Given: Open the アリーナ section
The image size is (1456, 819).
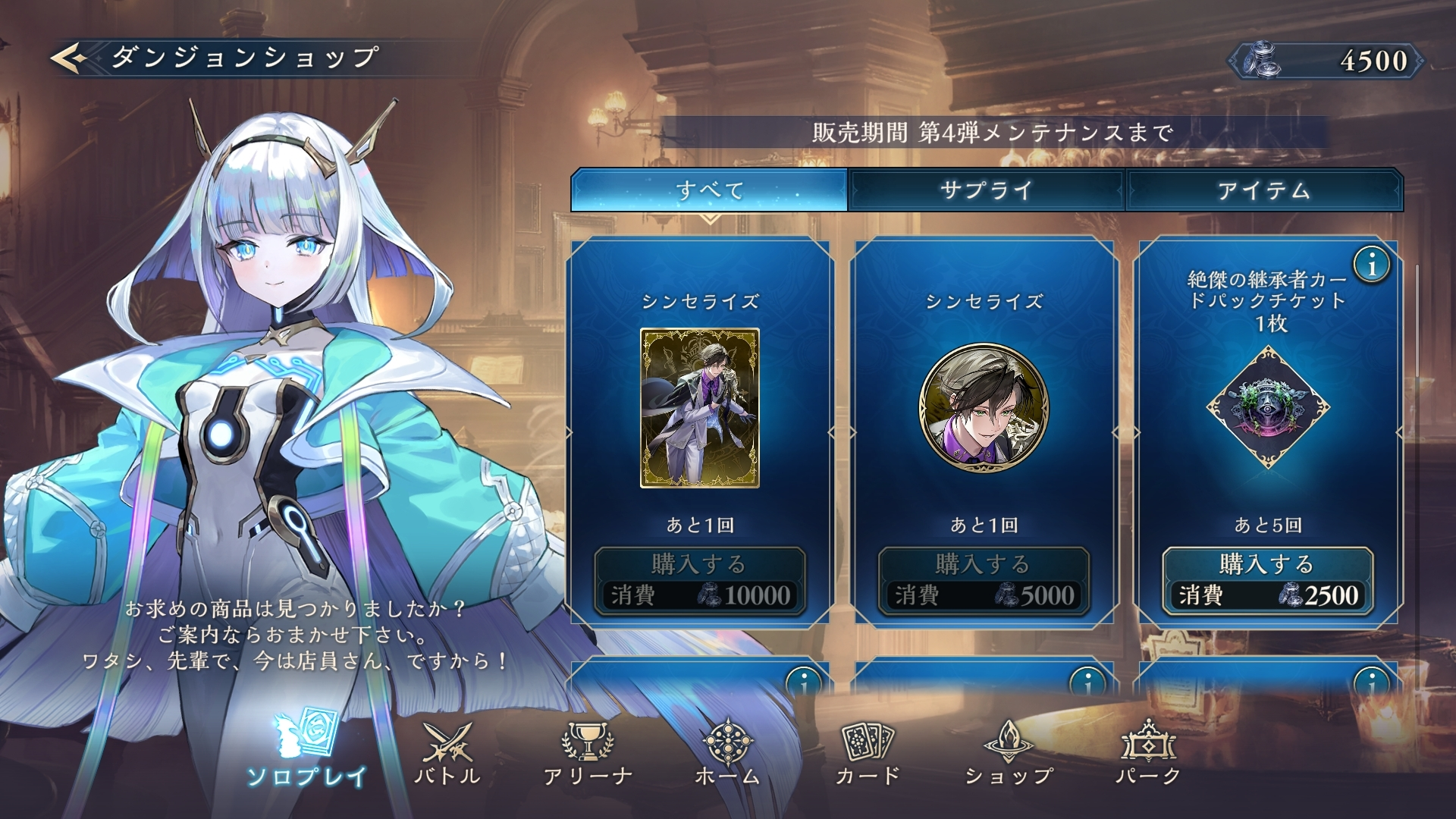Looking at the screenshot, I should [x=588, y=752].
